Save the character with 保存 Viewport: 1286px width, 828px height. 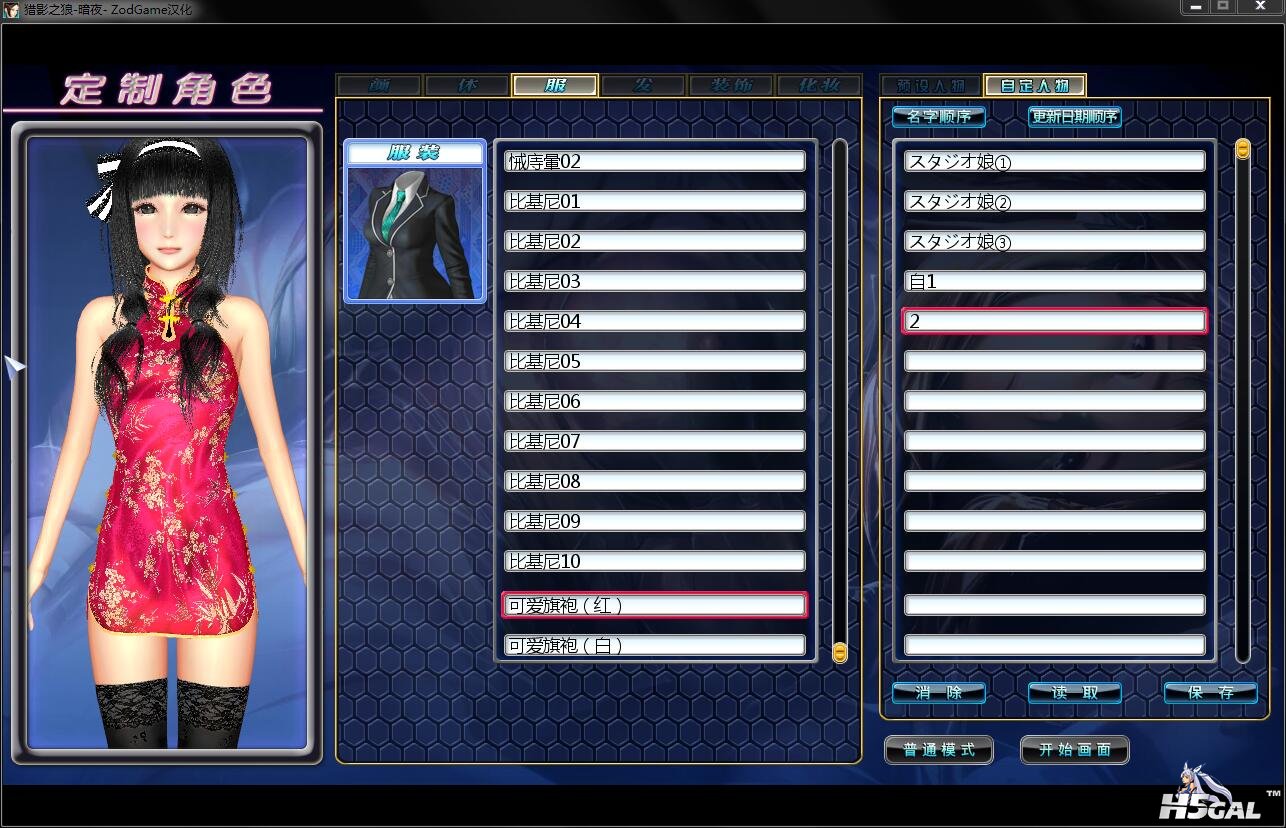[x=1210, y=692]
